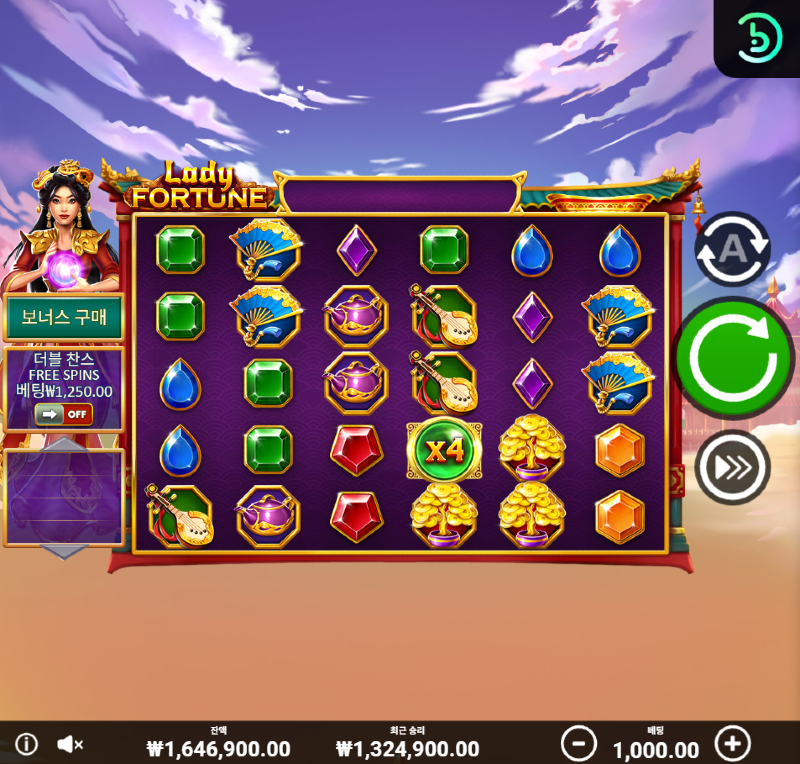Toggle the 더블 찬스 OFF switch
Screen dimensions: 800x764
click(x=64, y=414)
